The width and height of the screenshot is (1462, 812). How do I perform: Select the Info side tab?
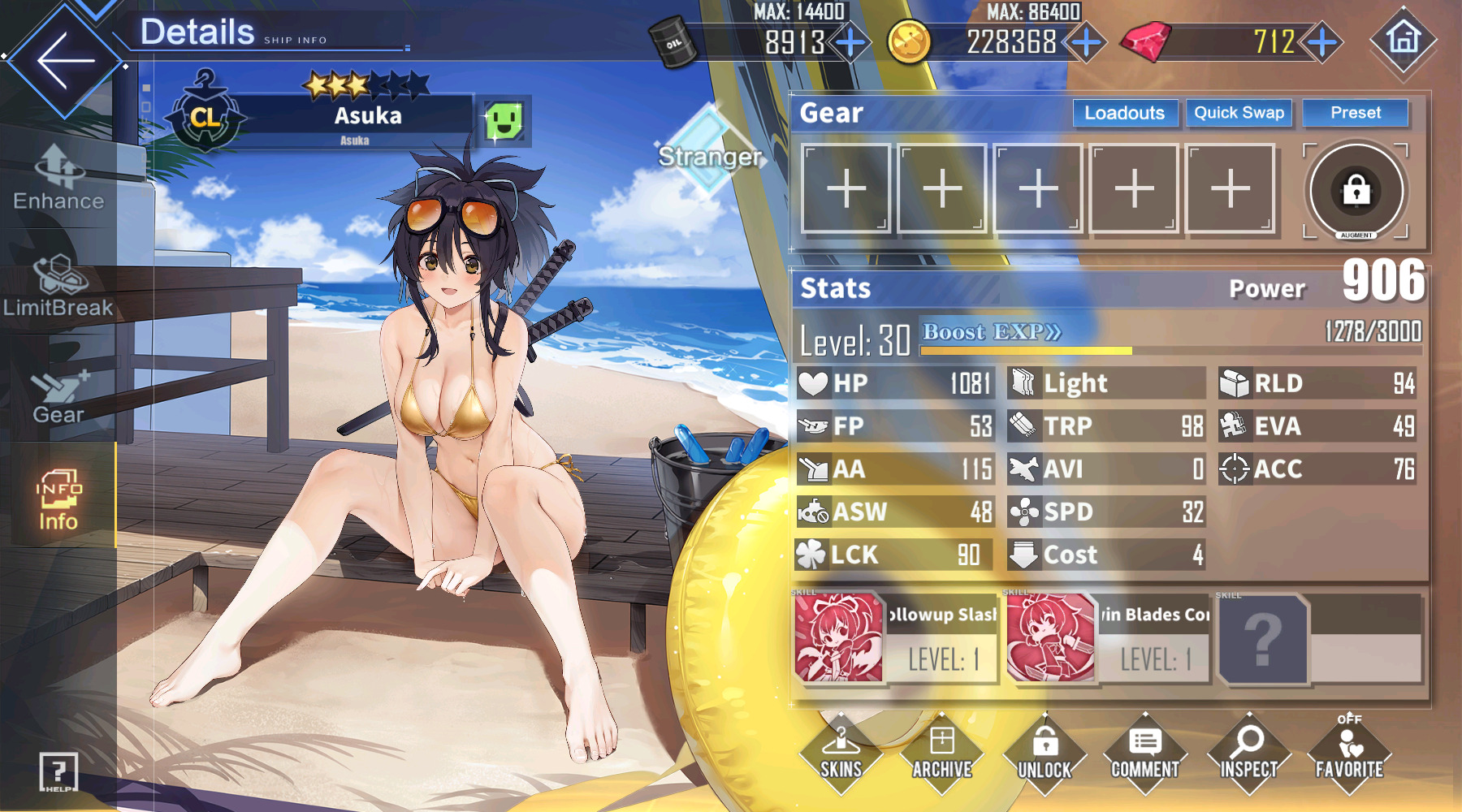tap(58, 500)
